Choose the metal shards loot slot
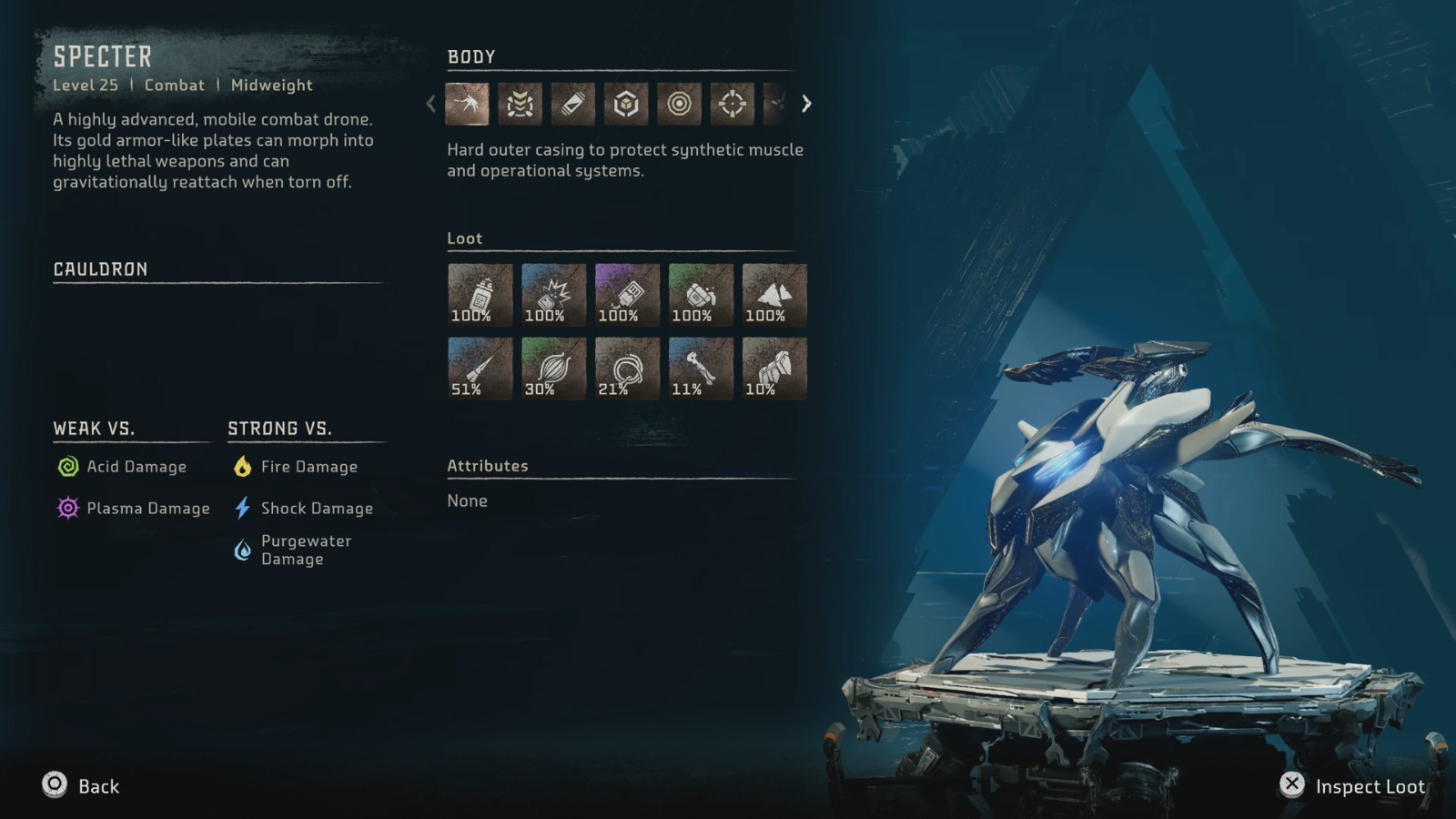The width and height of the screenshot is (1456, 819). tap(774, 295)
